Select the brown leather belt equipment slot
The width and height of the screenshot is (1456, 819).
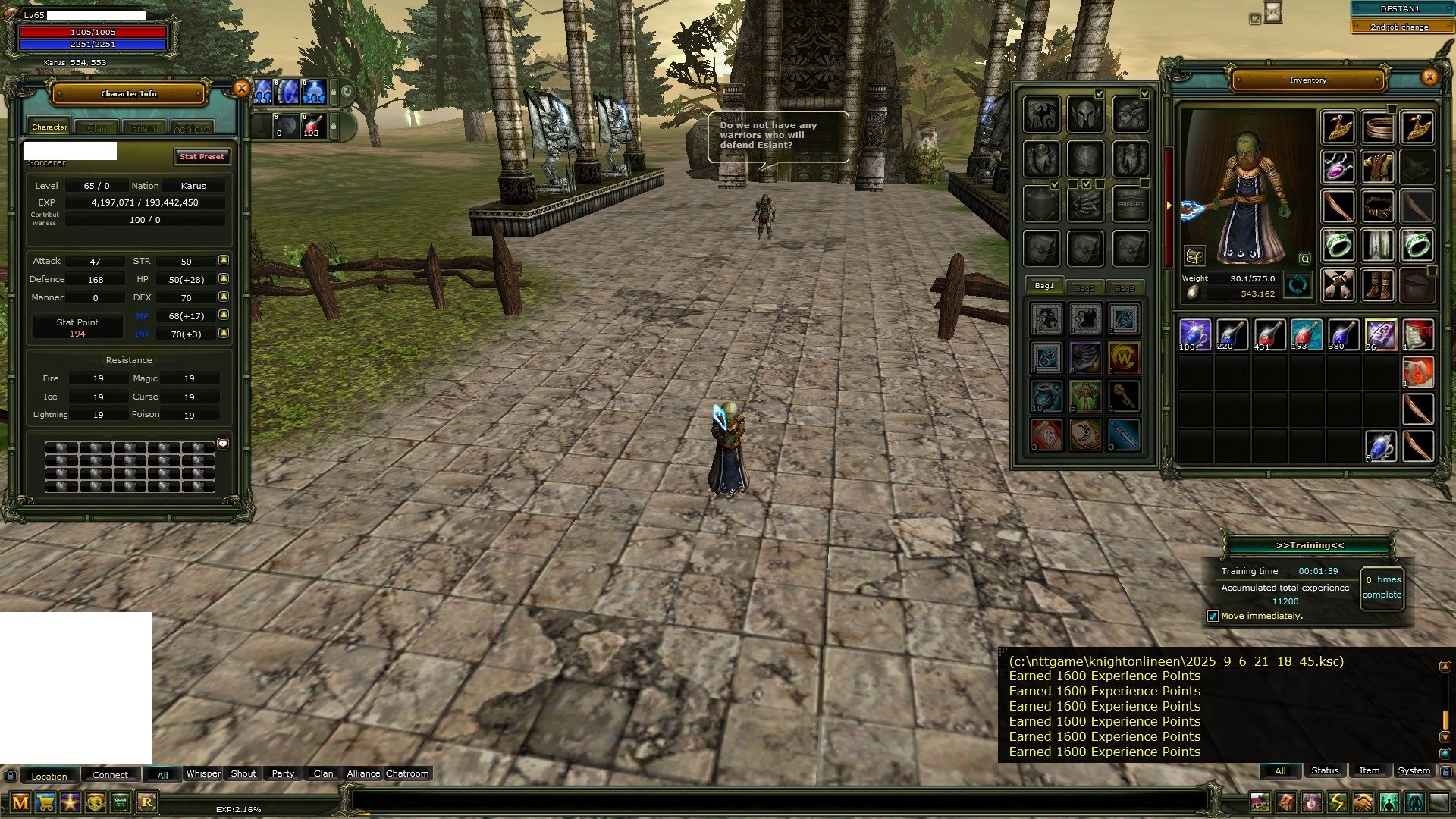coord(1377,206)
